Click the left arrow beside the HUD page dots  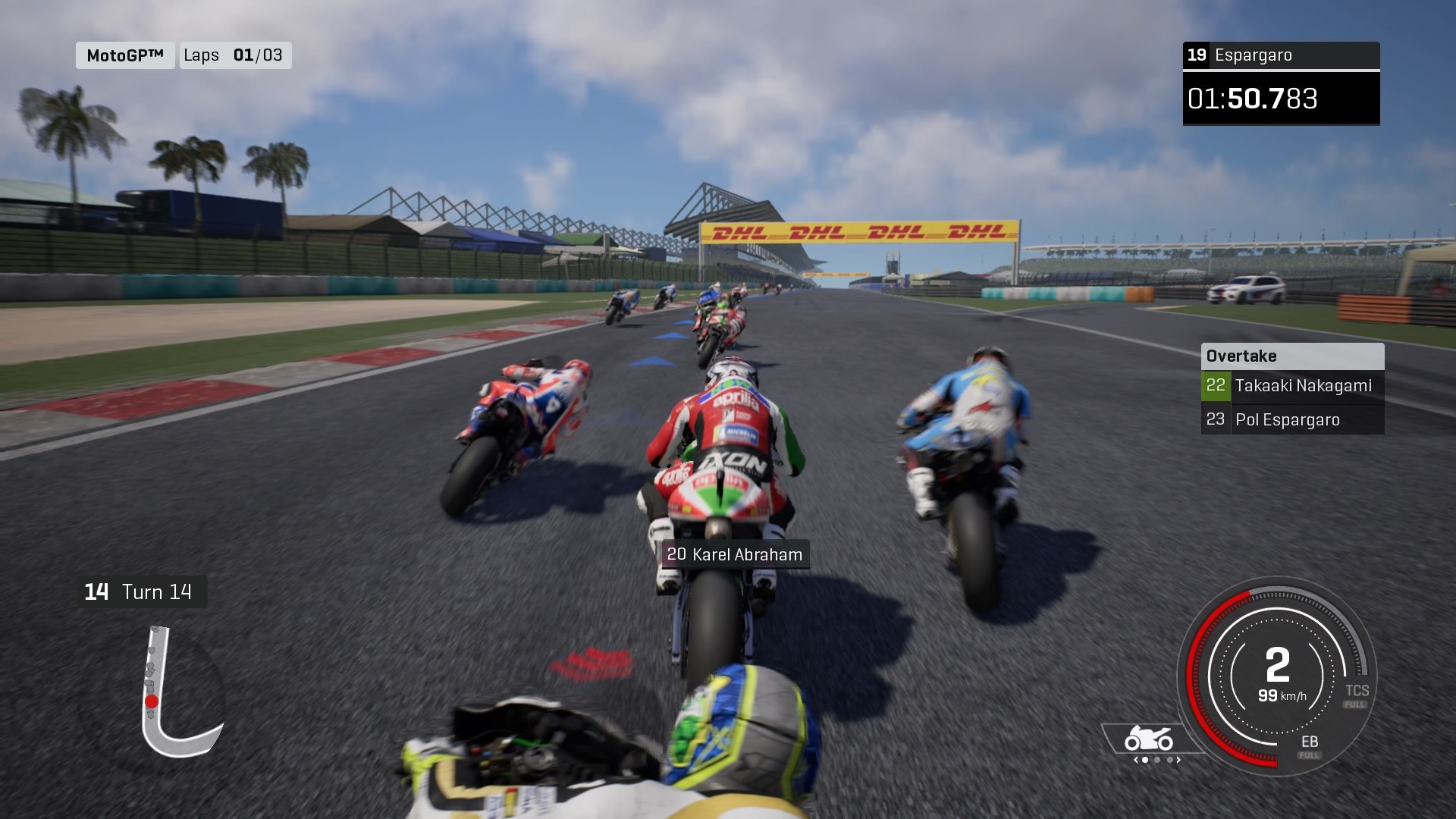pyautogui.click(x=1136, y=760)
